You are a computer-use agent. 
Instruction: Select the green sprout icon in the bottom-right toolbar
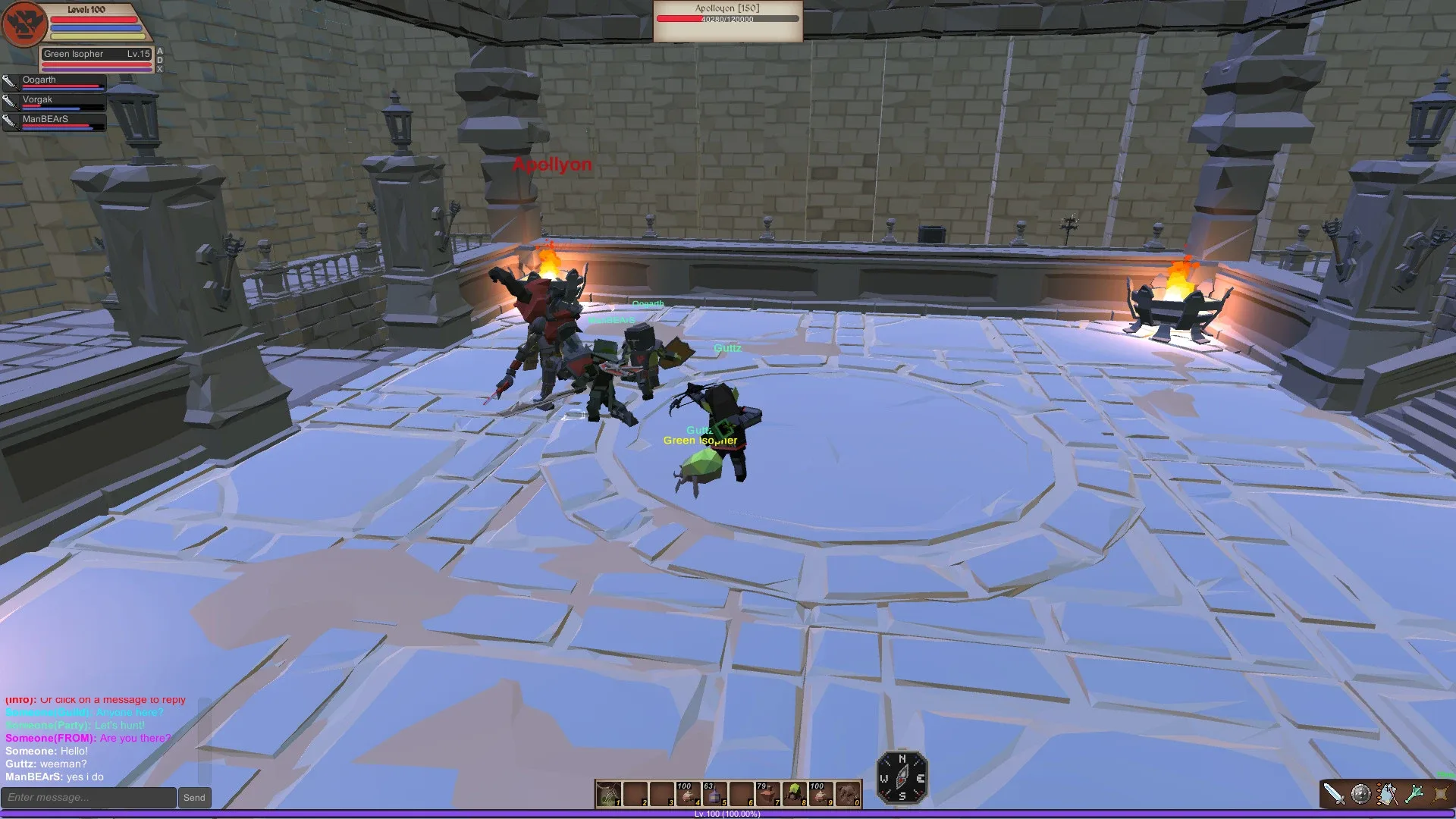[x=1415, y=792]
